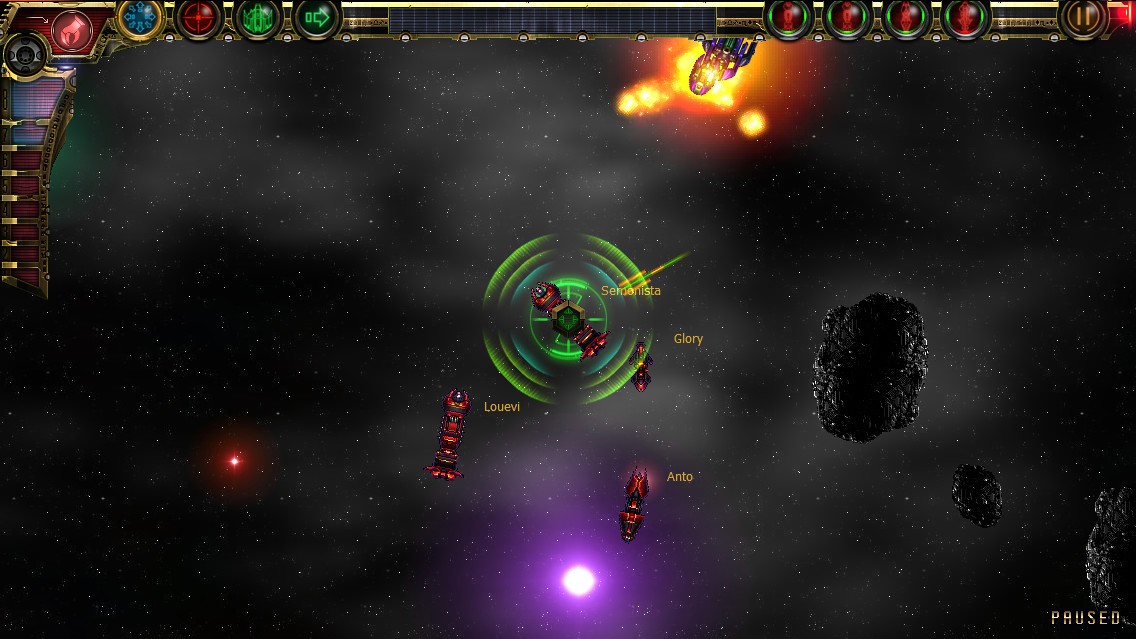The image size is (1136, 639).
Task: Open the gray gear wheel button
Action: (24, 55)
